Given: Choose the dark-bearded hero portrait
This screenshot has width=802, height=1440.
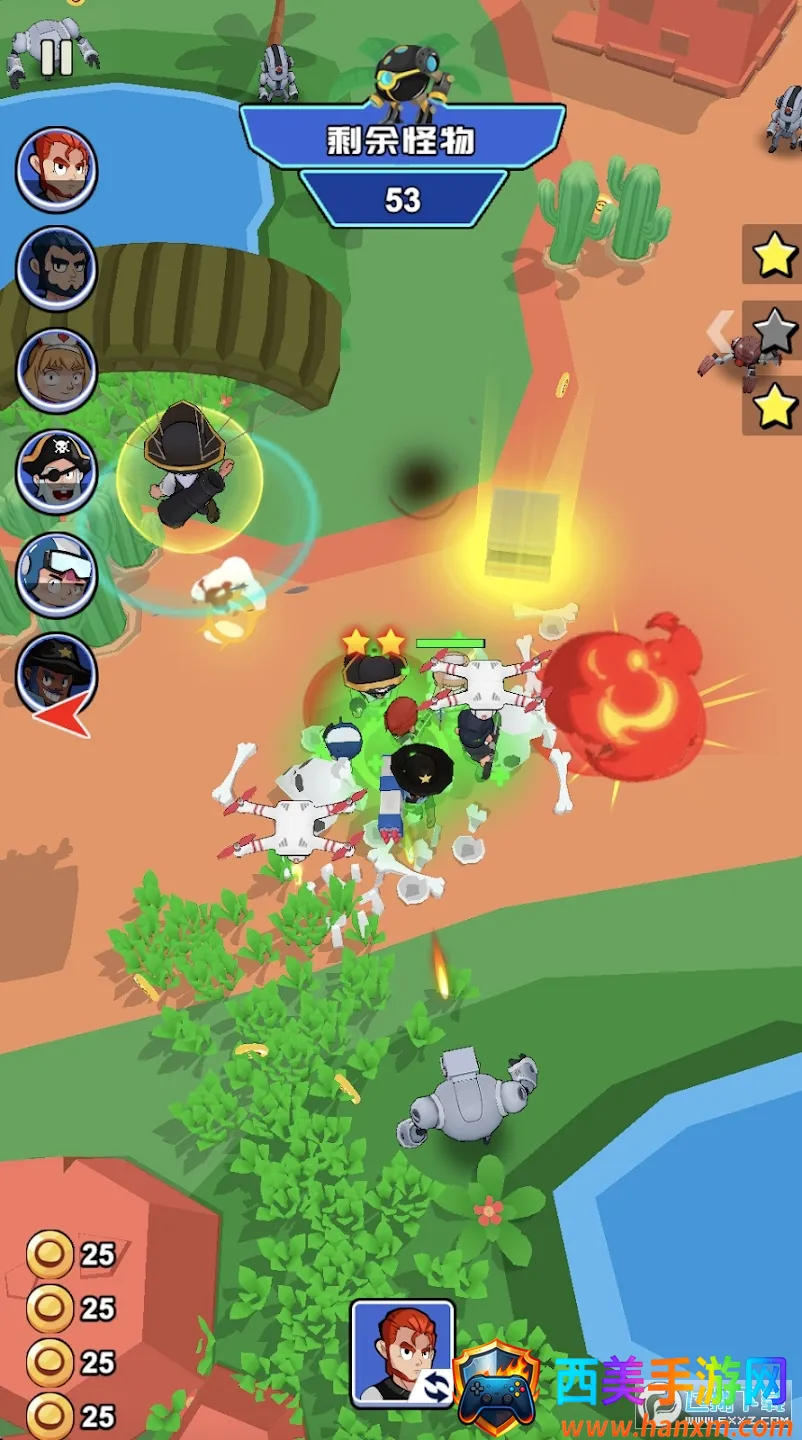Looking at the screenshot, I should click(x=56, y=269).
